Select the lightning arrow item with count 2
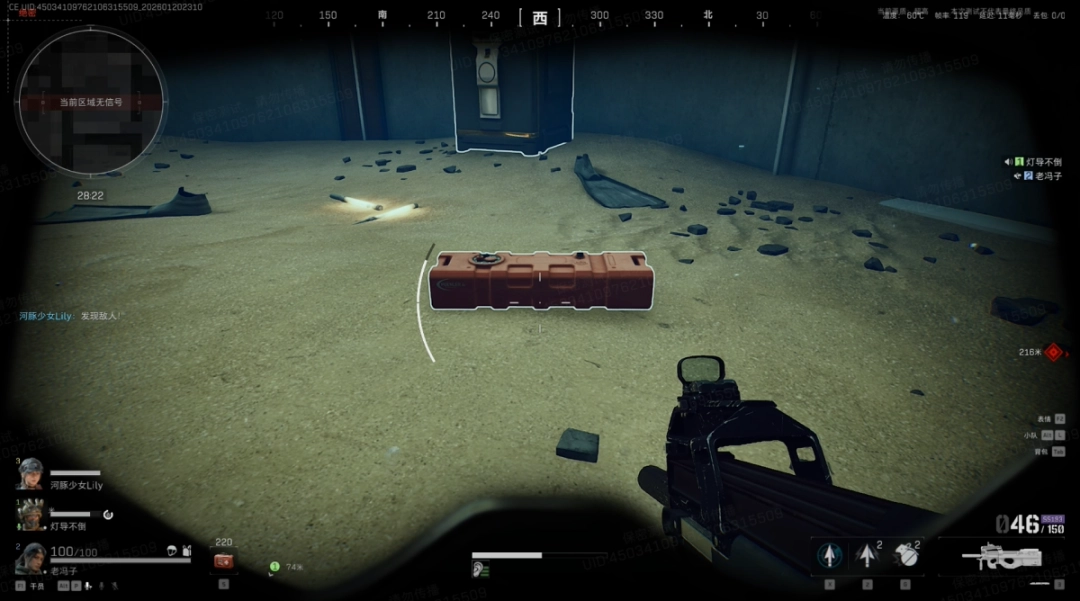 point(867,556)
